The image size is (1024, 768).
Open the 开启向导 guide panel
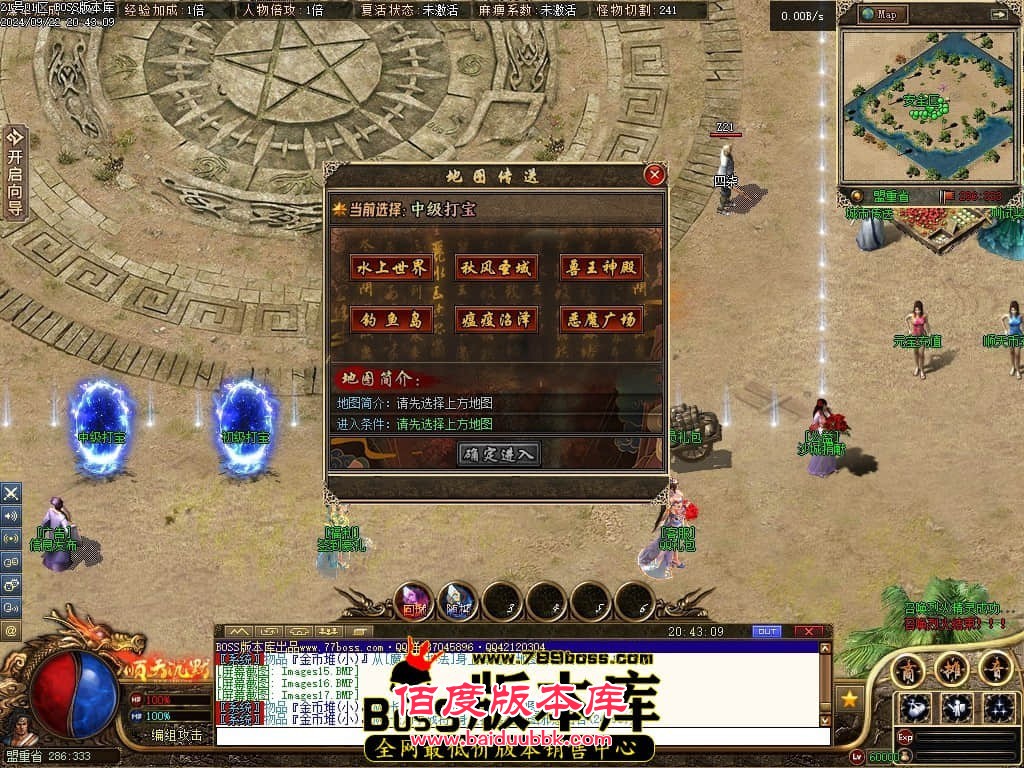[14, 172]
